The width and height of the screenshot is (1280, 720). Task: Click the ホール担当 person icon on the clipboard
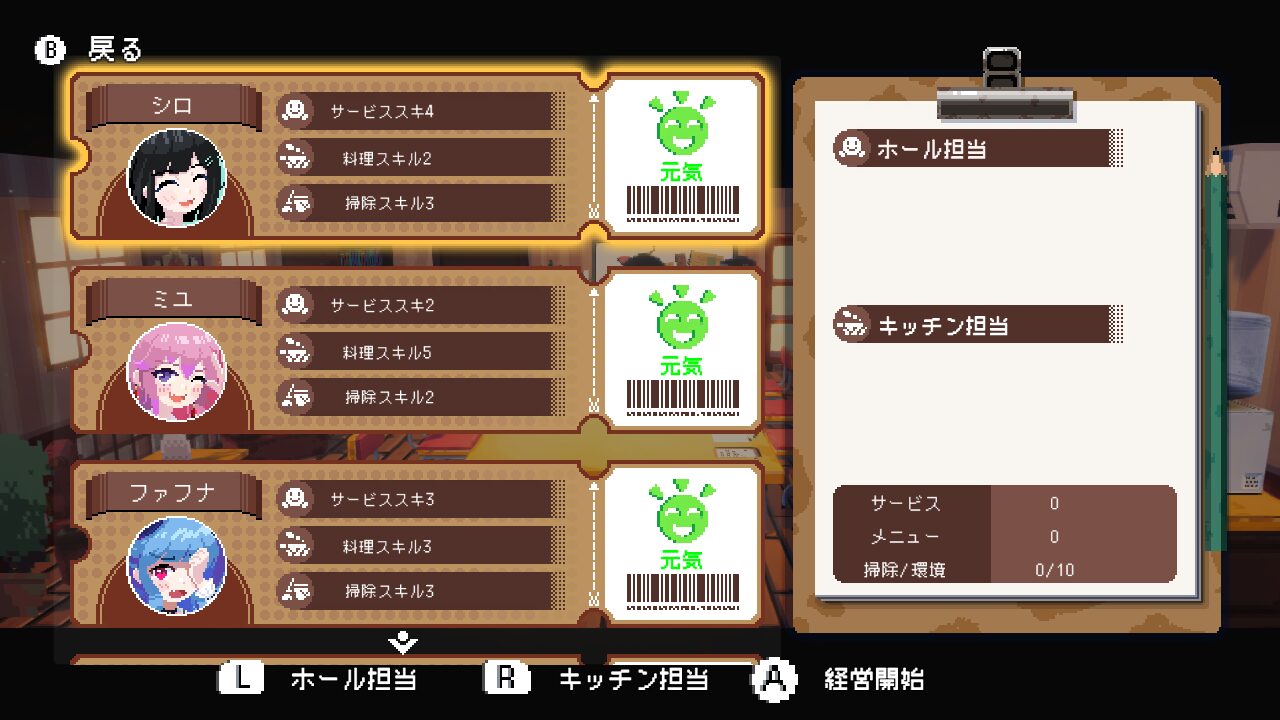coord(852,148)
